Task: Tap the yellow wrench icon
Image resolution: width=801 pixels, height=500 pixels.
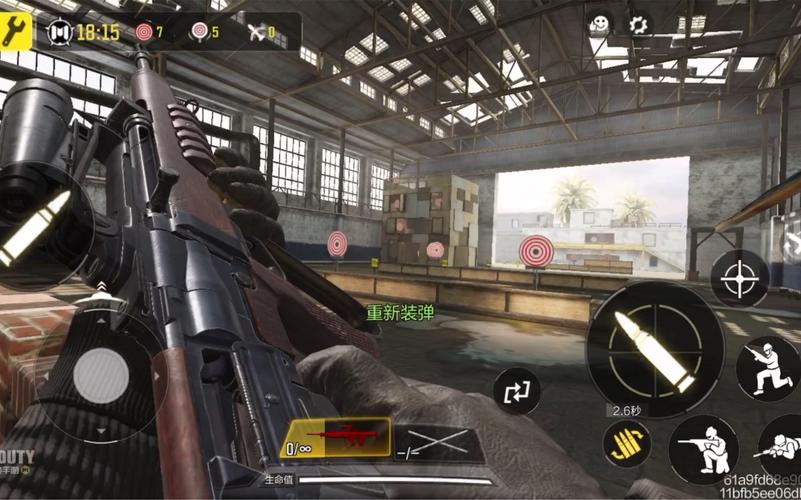Action: 16,30
